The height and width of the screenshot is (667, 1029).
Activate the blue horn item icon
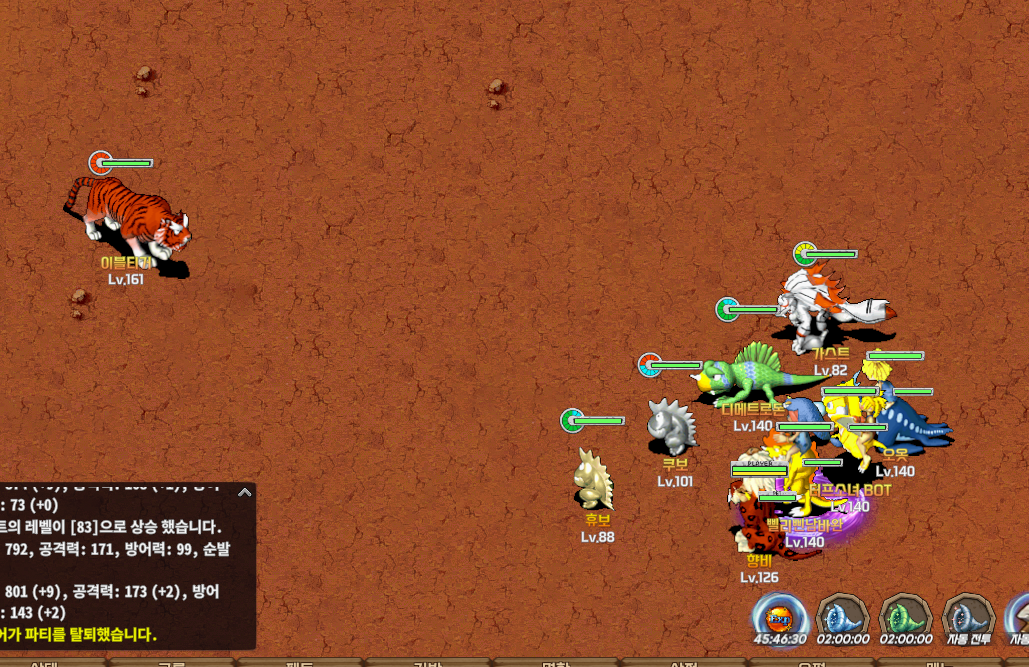click(x=842, y=616)
